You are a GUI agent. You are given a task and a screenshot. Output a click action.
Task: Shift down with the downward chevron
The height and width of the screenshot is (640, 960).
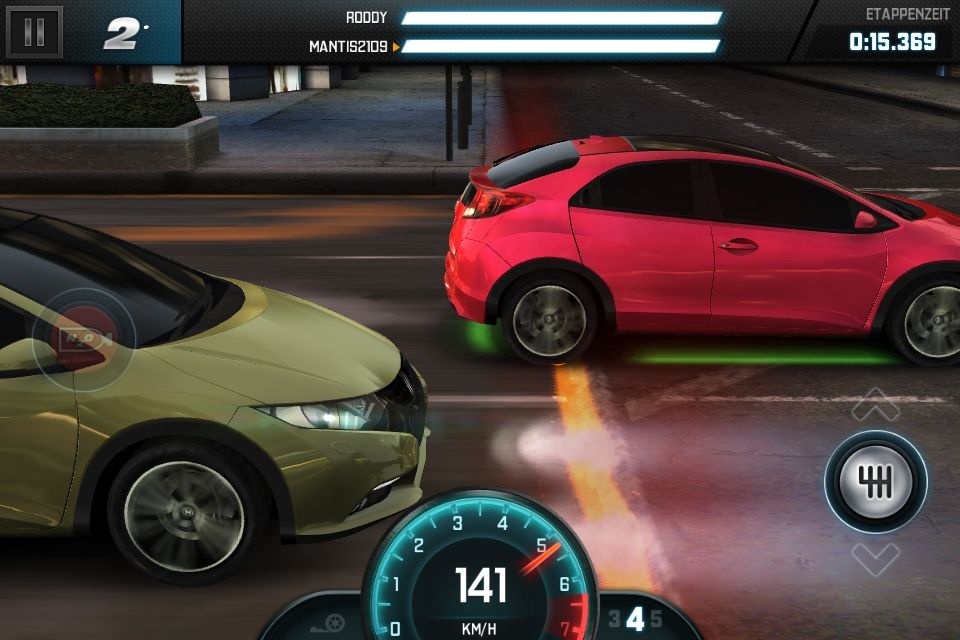[875, 556]
